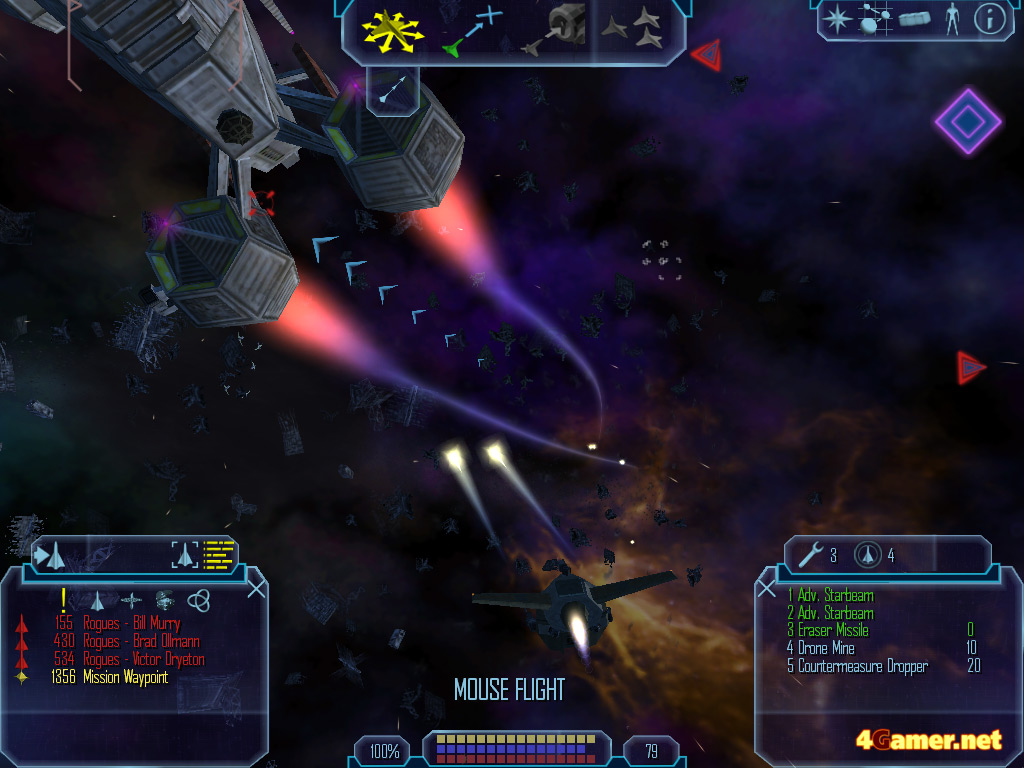
Task: Close the contact list panel
Action: coord(256,588)
